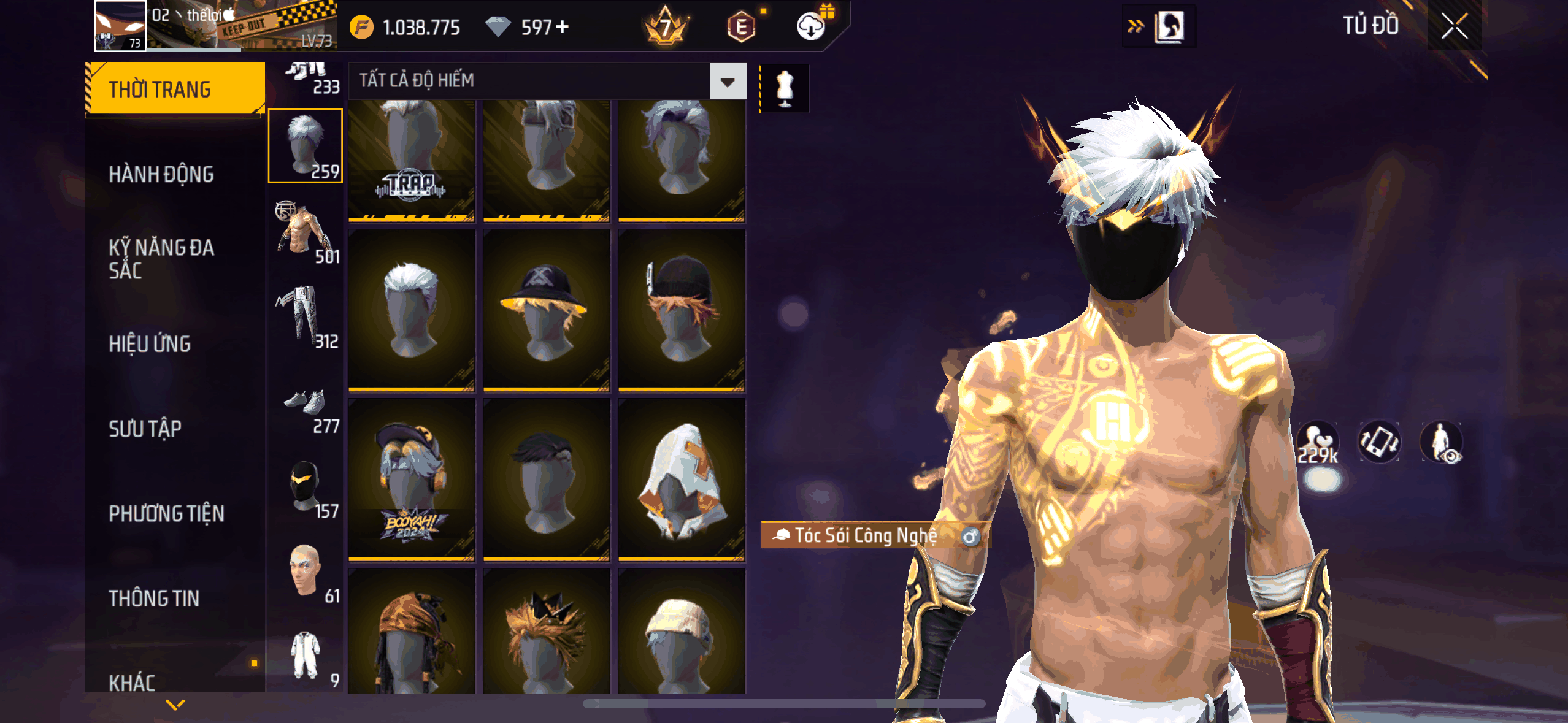Image resolution: width=1568 pixels, height=723 pixels.
Task: Open the Phương Tiện tab
Action: 166,513
